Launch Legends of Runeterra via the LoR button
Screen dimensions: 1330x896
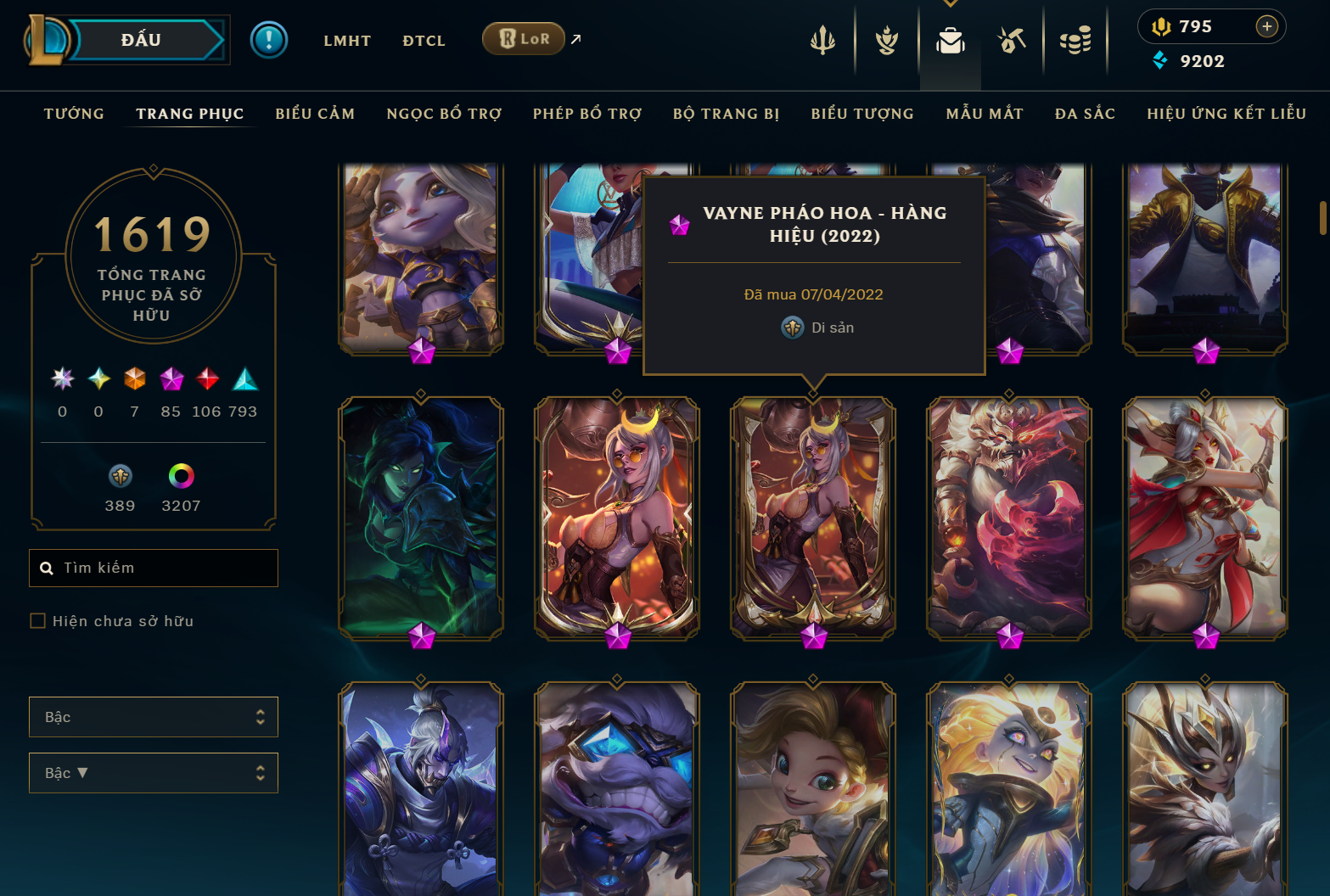click(x=523, y=37)
